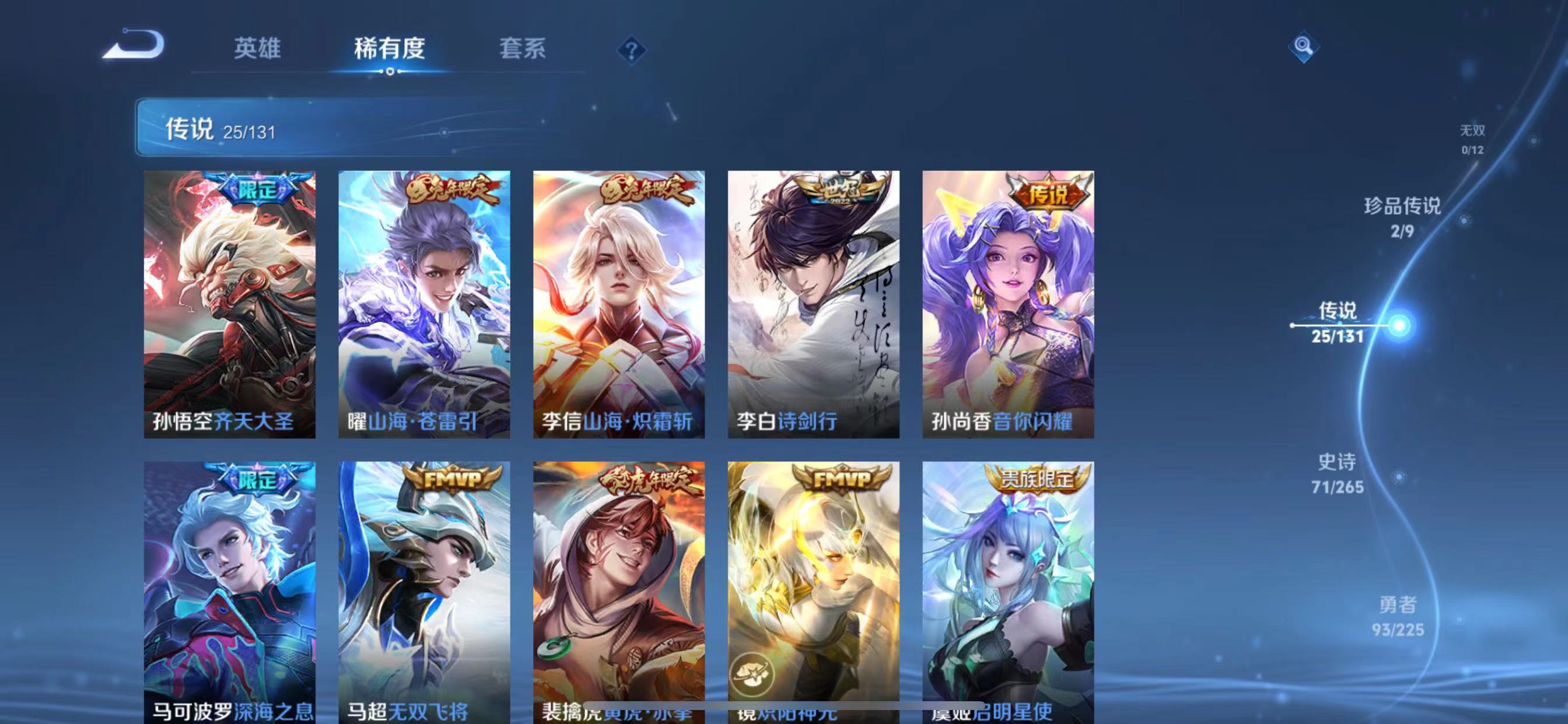1568x724 pixels.
Task: Click the 李信山海·炽霜斩 skin label
Action: tap(617, 420)
